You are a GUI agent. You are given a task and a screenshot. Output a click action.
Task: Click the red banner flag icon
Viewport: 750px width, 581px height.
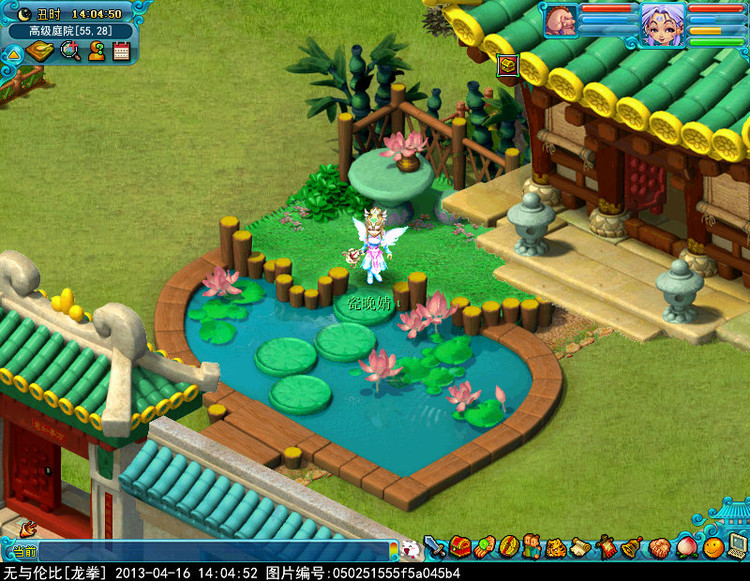click(607, 548)
